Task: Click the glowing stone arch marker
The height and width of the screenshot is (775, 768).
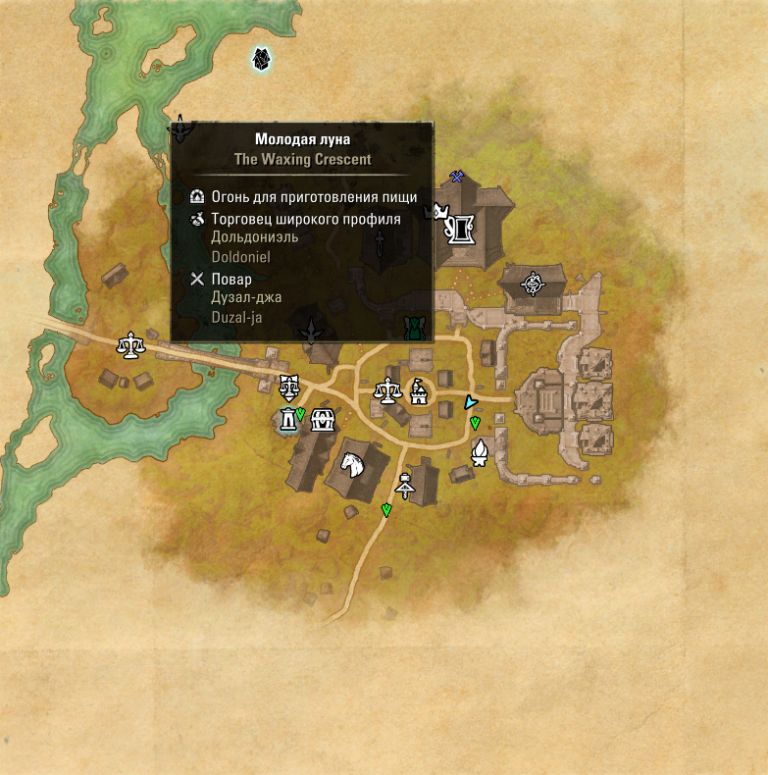Action: pyautogui.click(x=288, y=420)
